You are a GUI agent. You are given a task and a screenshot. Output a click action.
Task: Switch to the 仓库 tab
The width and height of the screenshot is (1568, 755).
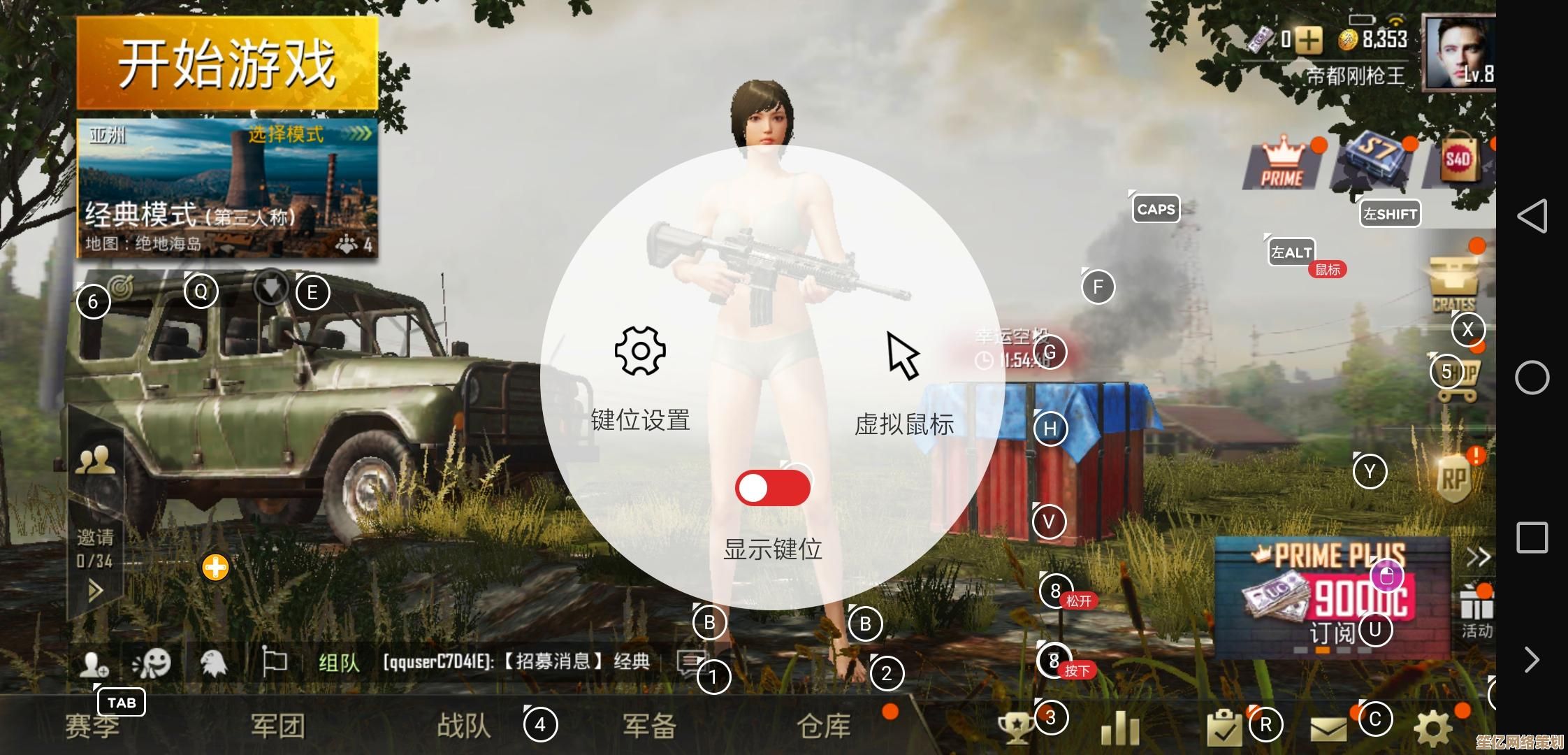click(825, 726)
